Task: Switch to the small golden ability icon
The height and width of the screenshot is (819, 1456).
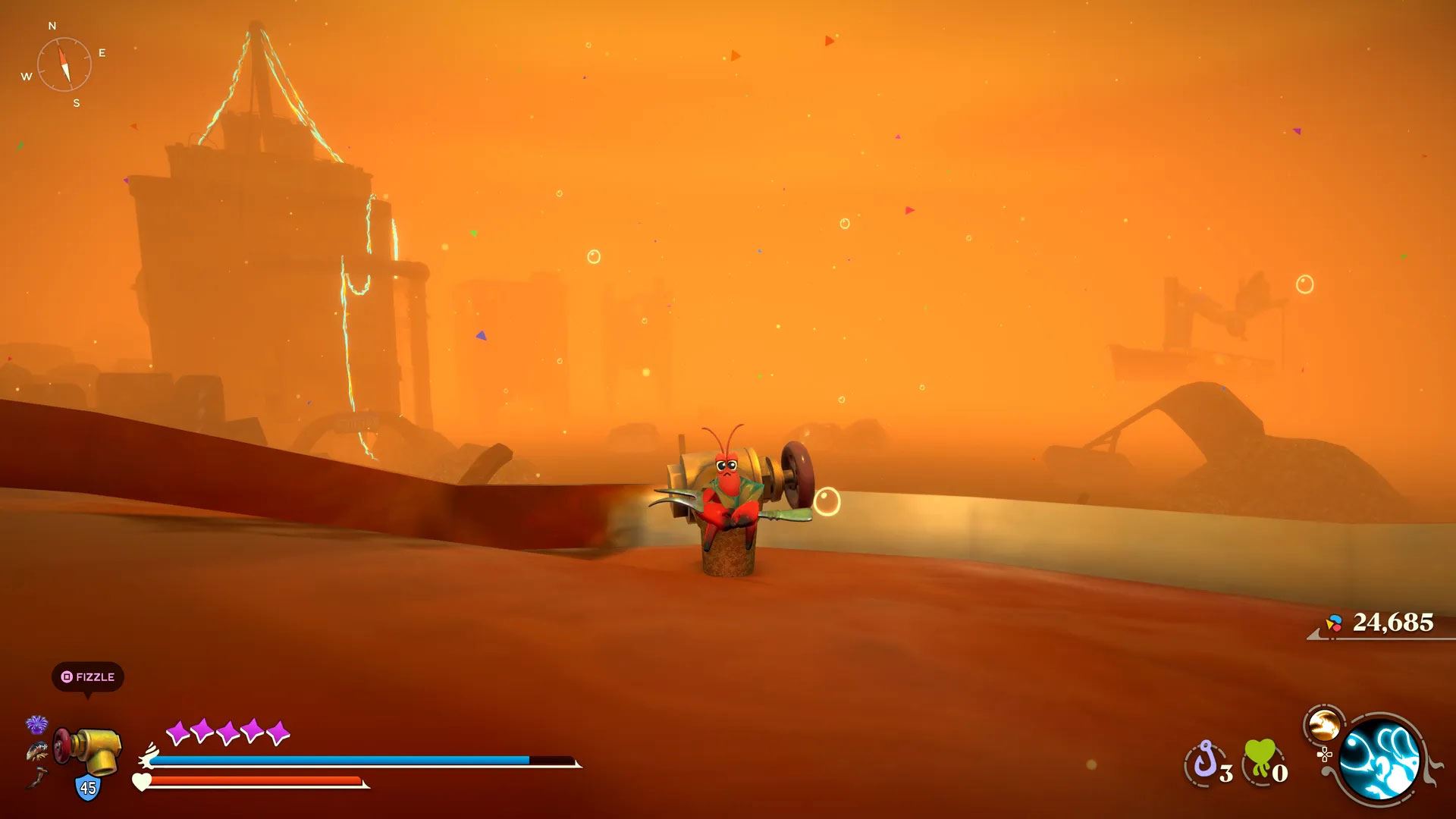Action: (x=1324, y=725)
